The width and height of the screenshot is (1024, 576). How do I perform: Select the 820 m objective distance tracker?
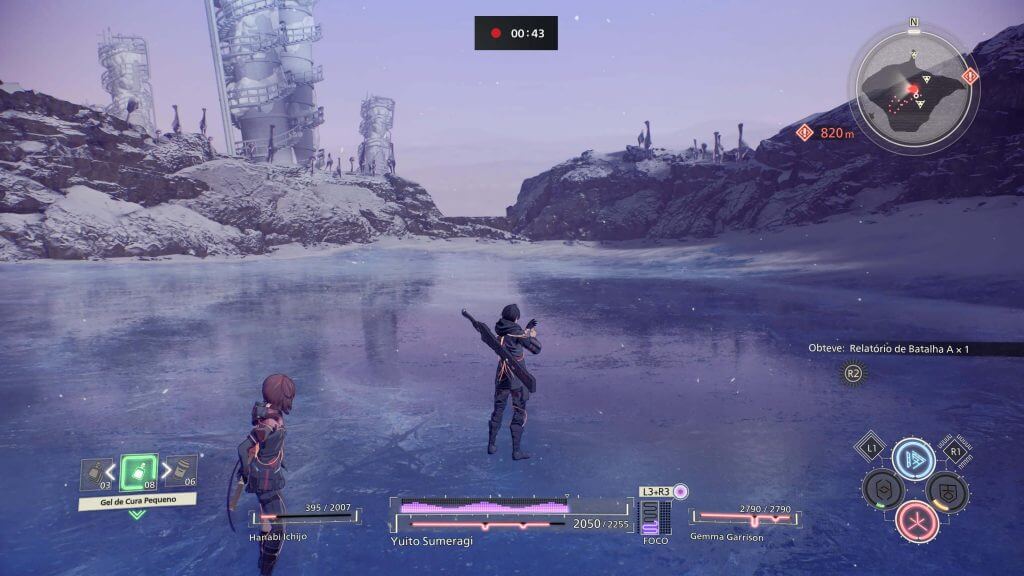tap(826, 132)
